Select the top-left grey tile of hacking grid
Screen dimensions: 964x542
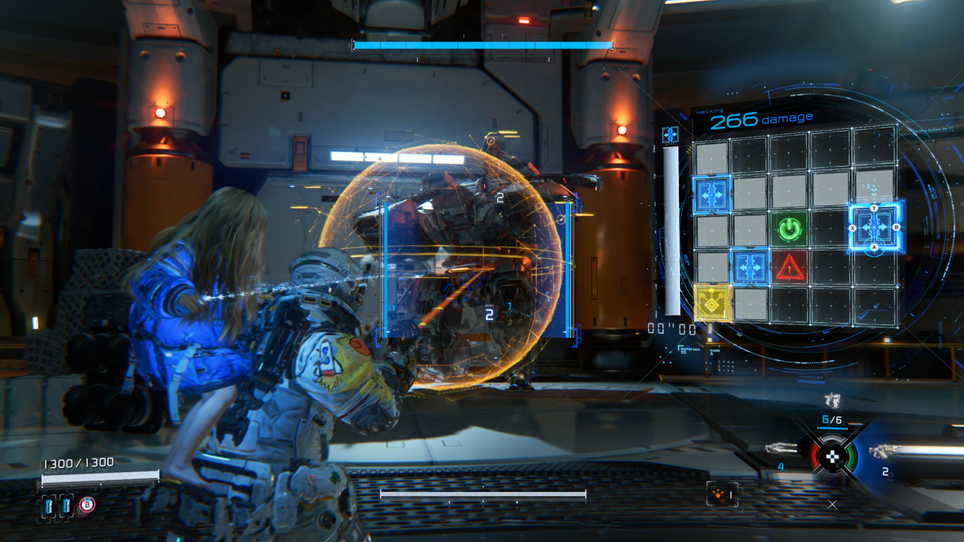click(712, 157)
